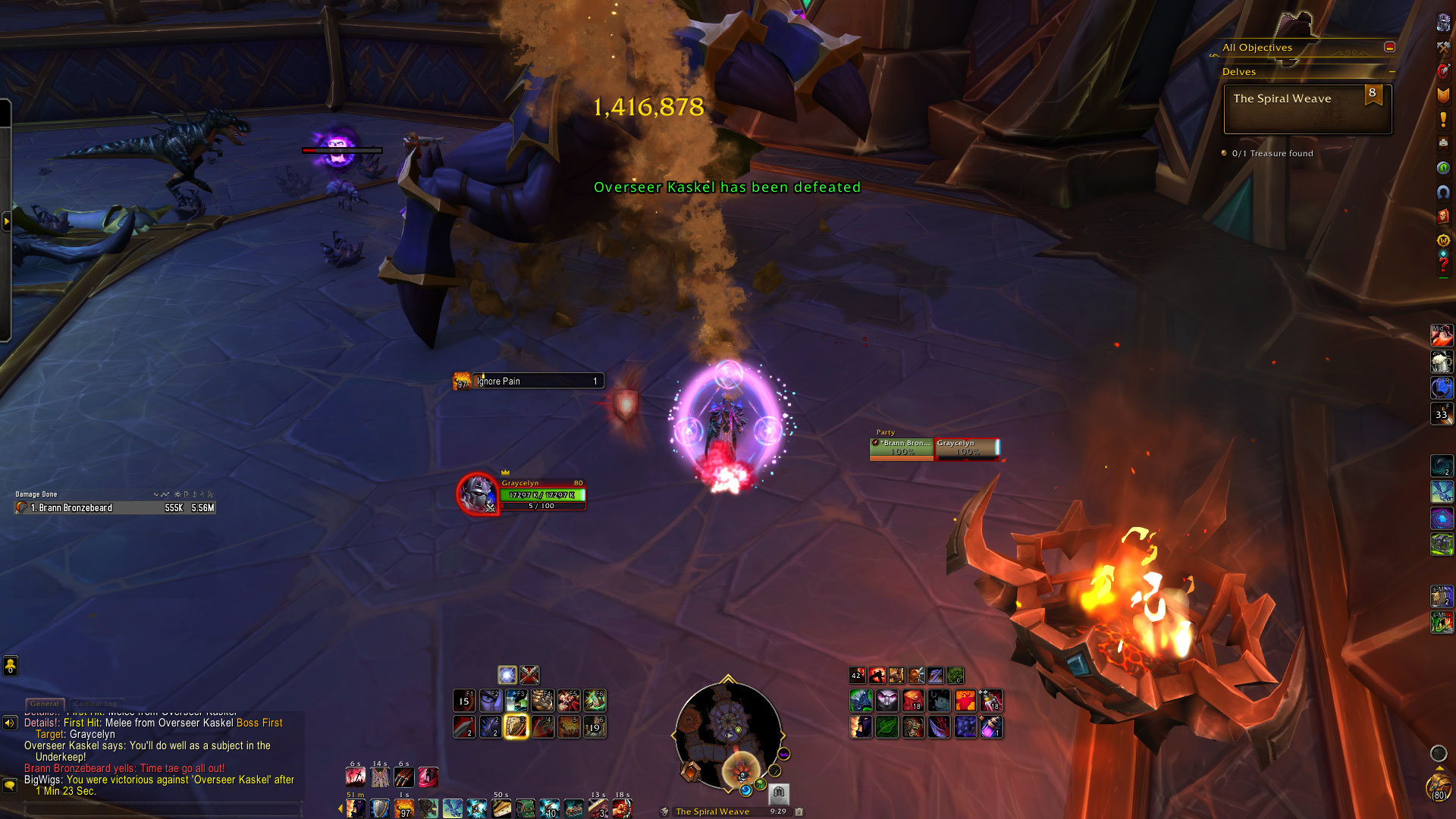The image size is (1456, 819).
Task: Activate the highlighted gold-bordered shield ability
Action: tap(516, 726)
